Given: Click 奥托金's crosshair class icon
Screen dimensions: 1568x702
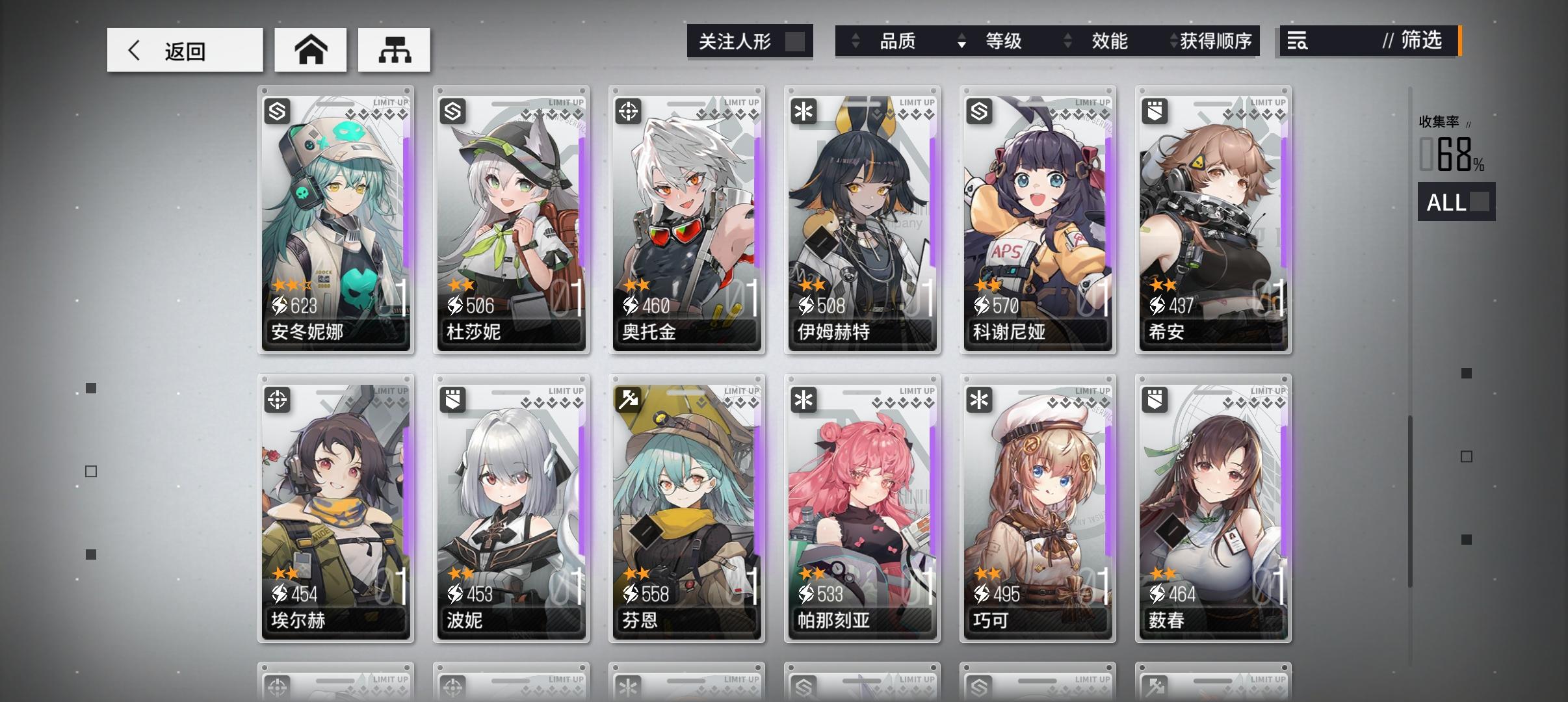Looking at the screenshot, I should click(x=629, y=109).
